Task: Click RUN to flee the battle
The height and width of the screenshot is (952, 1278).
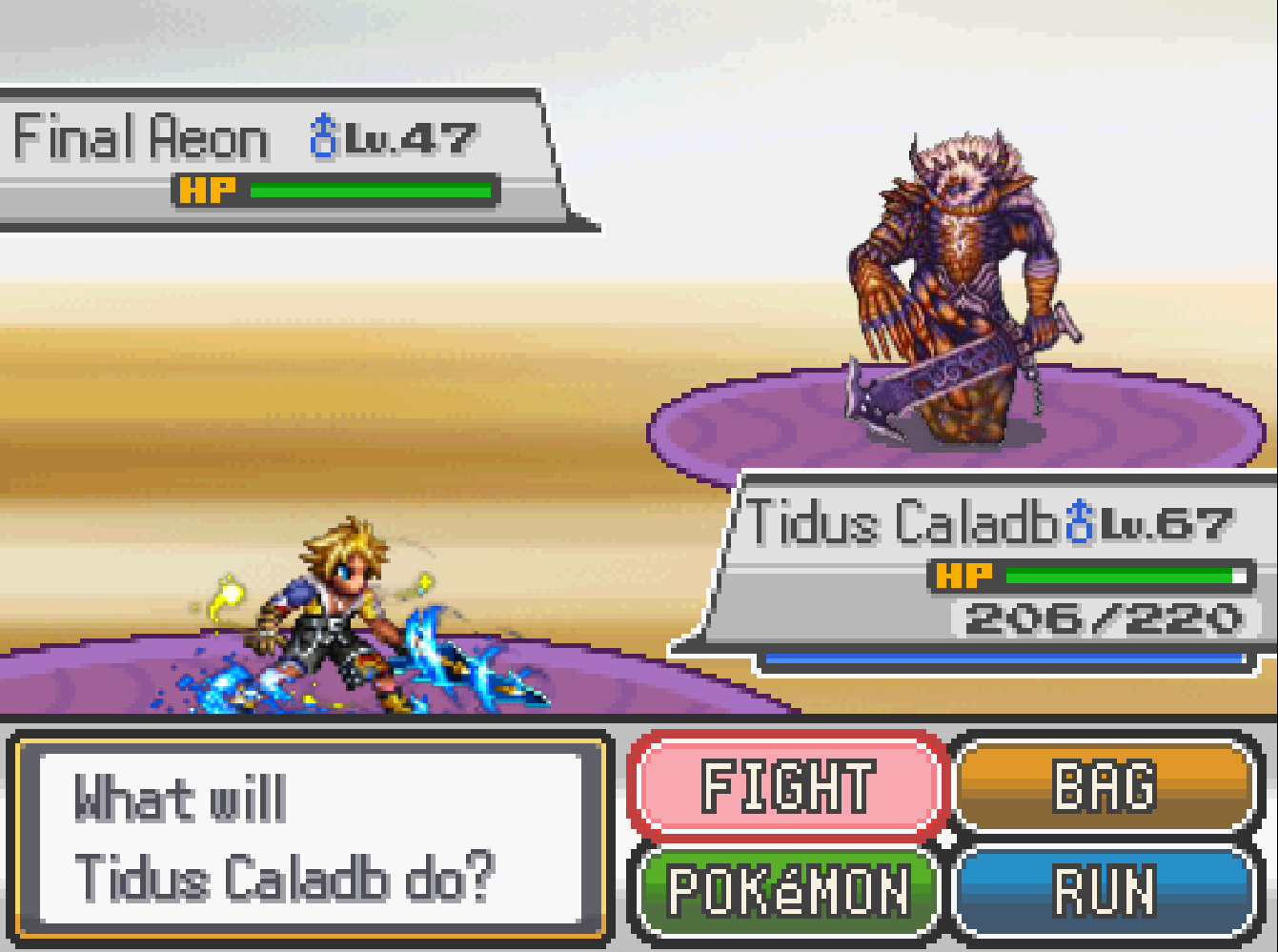Action: [x=1104, y=892]
